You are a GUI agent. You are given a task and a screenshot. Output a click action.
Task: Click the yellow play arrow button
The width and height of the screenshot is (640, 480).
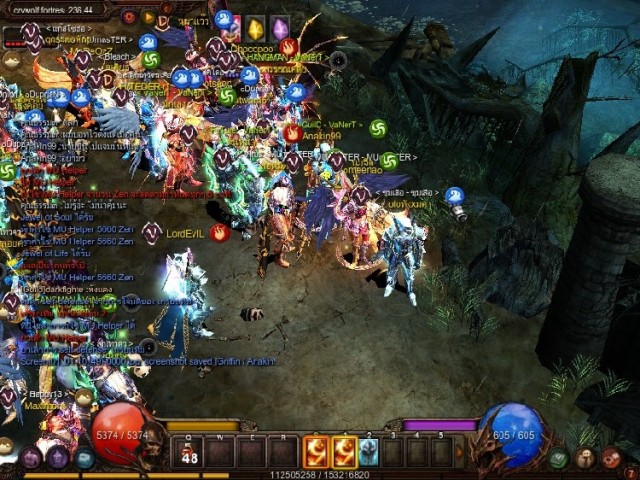tap(148, 17)
